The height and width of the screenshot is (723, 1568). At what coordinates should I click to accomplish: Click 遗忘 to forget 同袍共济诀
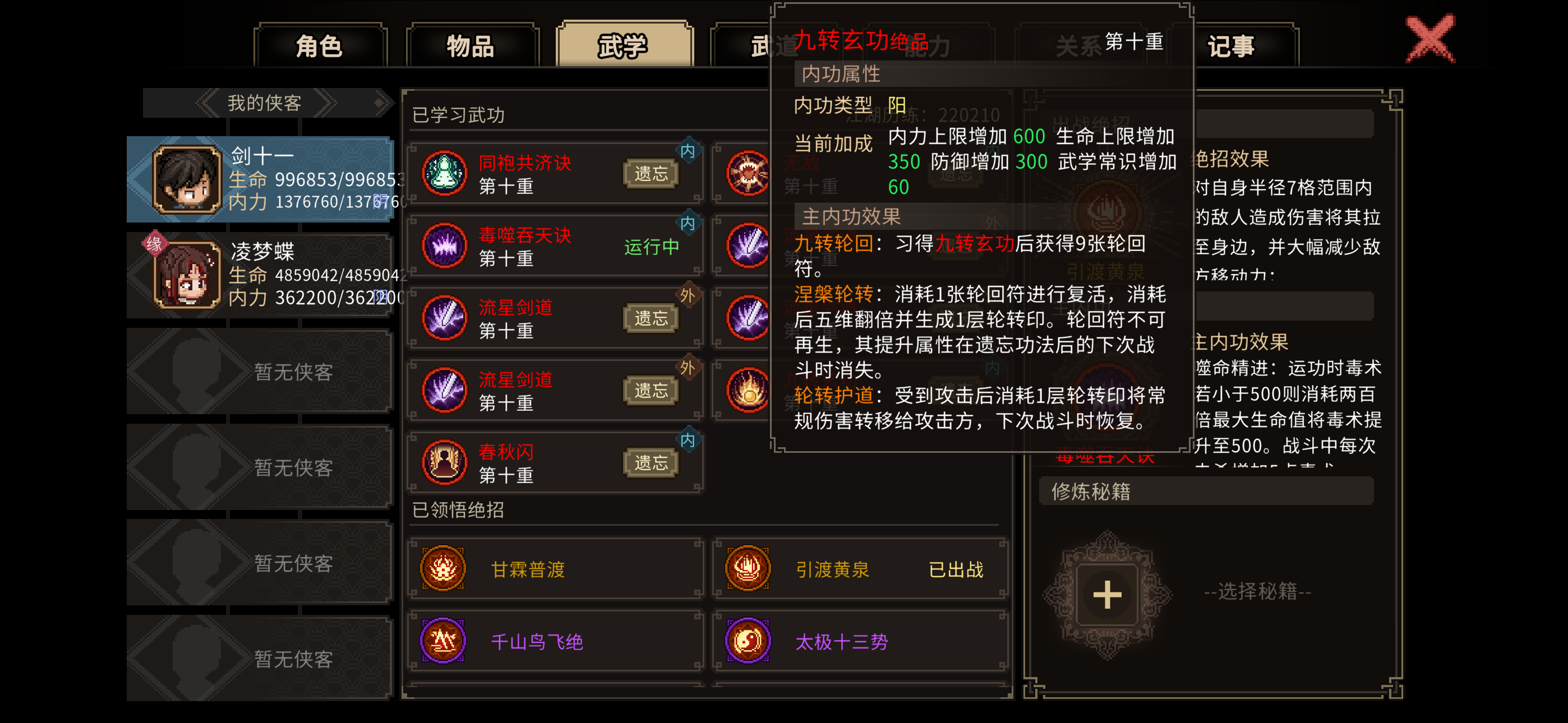[x=650, y=173]
